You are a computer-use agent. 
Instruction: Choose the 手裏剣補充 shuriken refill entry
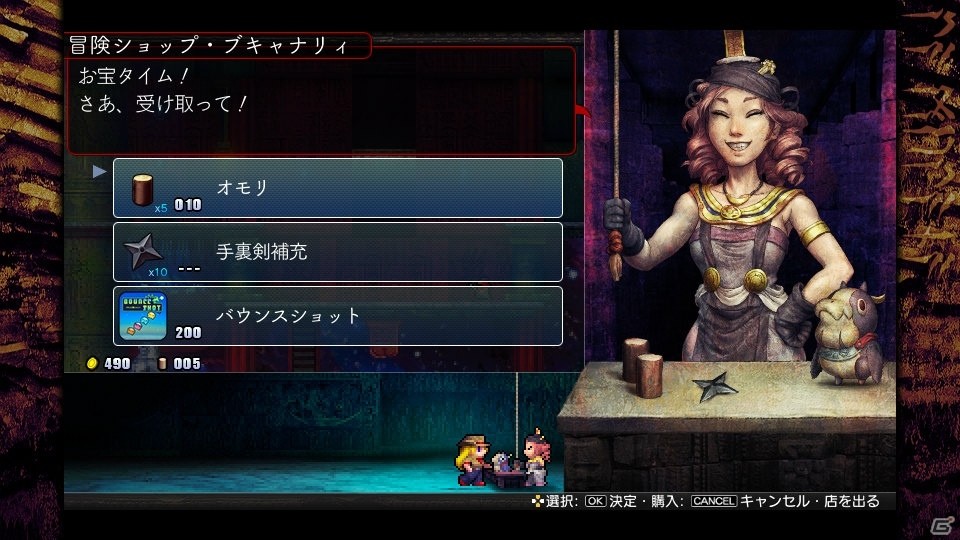pos(337,252)
